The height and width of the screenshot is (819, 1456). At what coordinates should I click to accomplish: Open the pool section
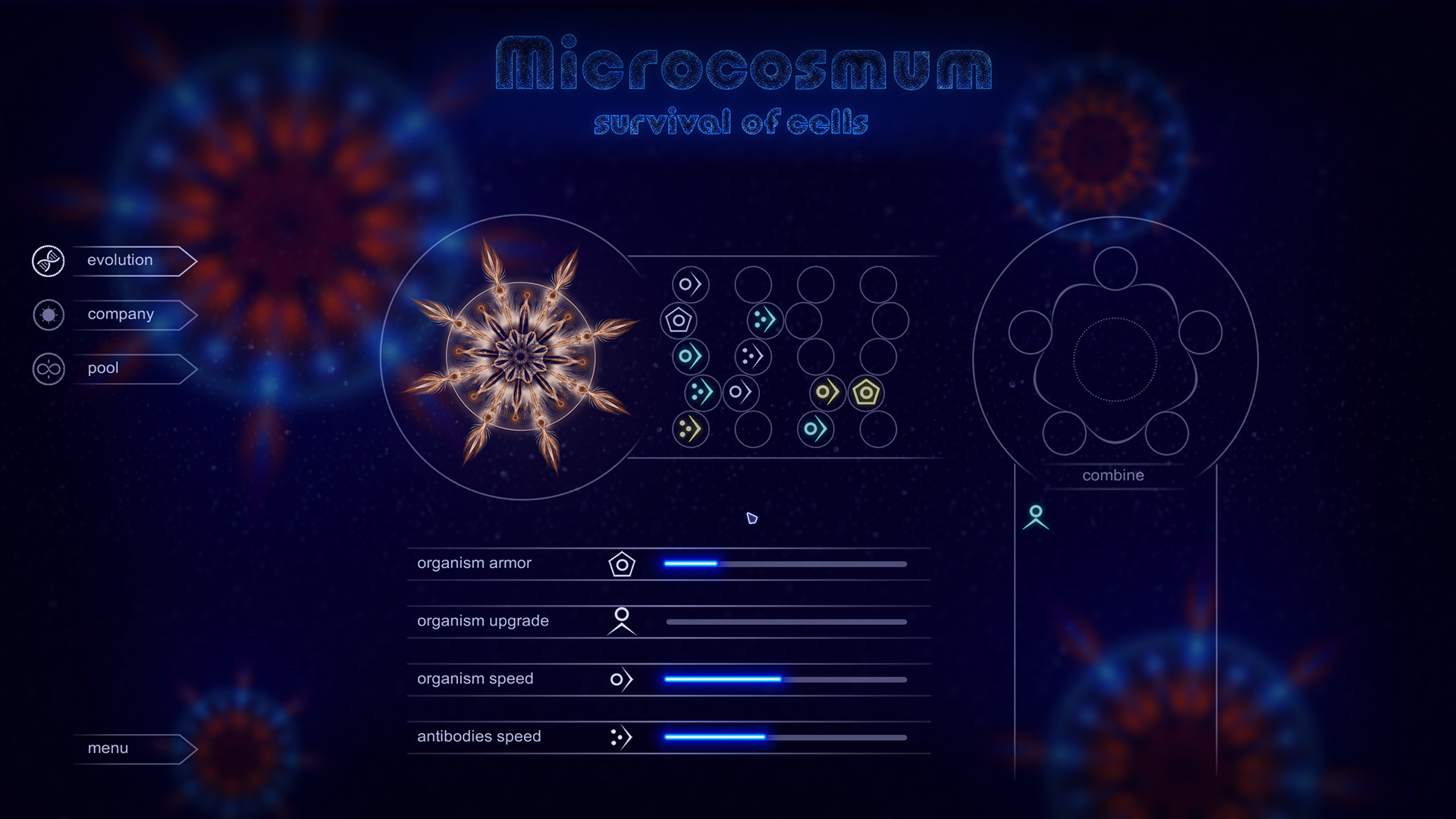pyautogui.click(x=102, y=369)
